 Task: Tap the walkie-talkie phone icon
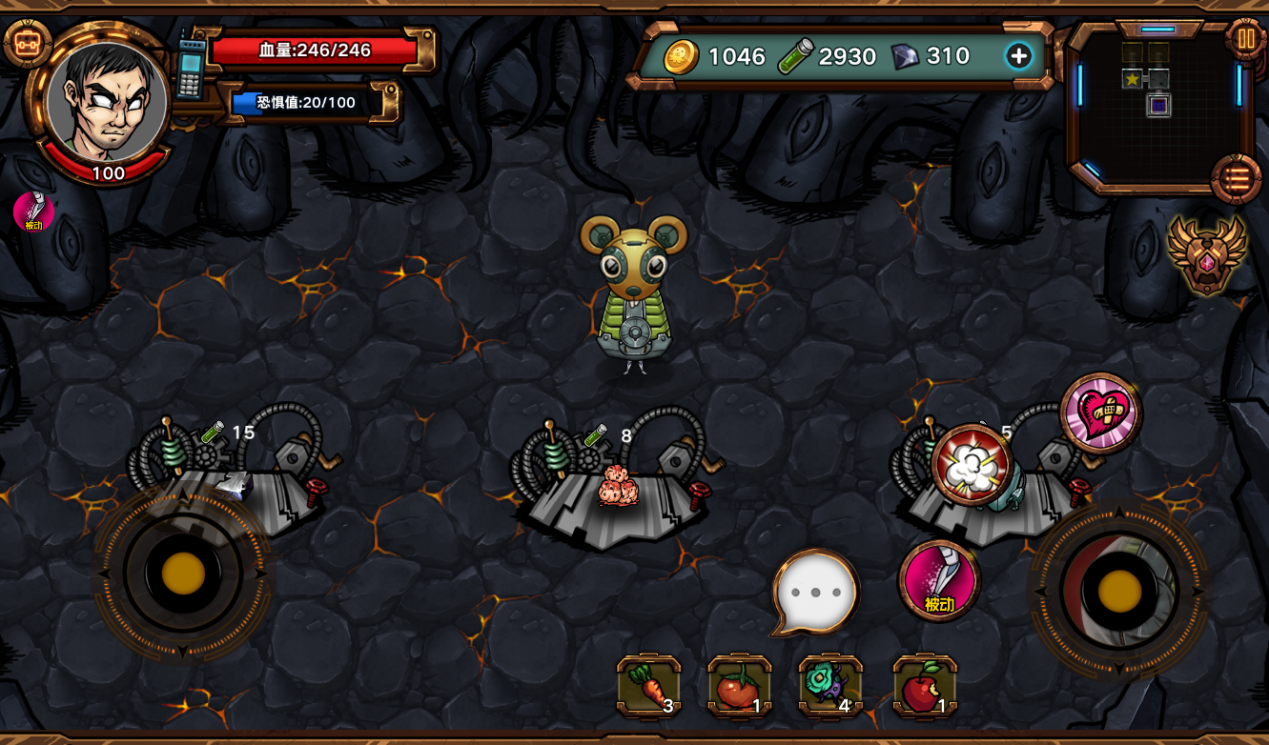tap(191, 67)
